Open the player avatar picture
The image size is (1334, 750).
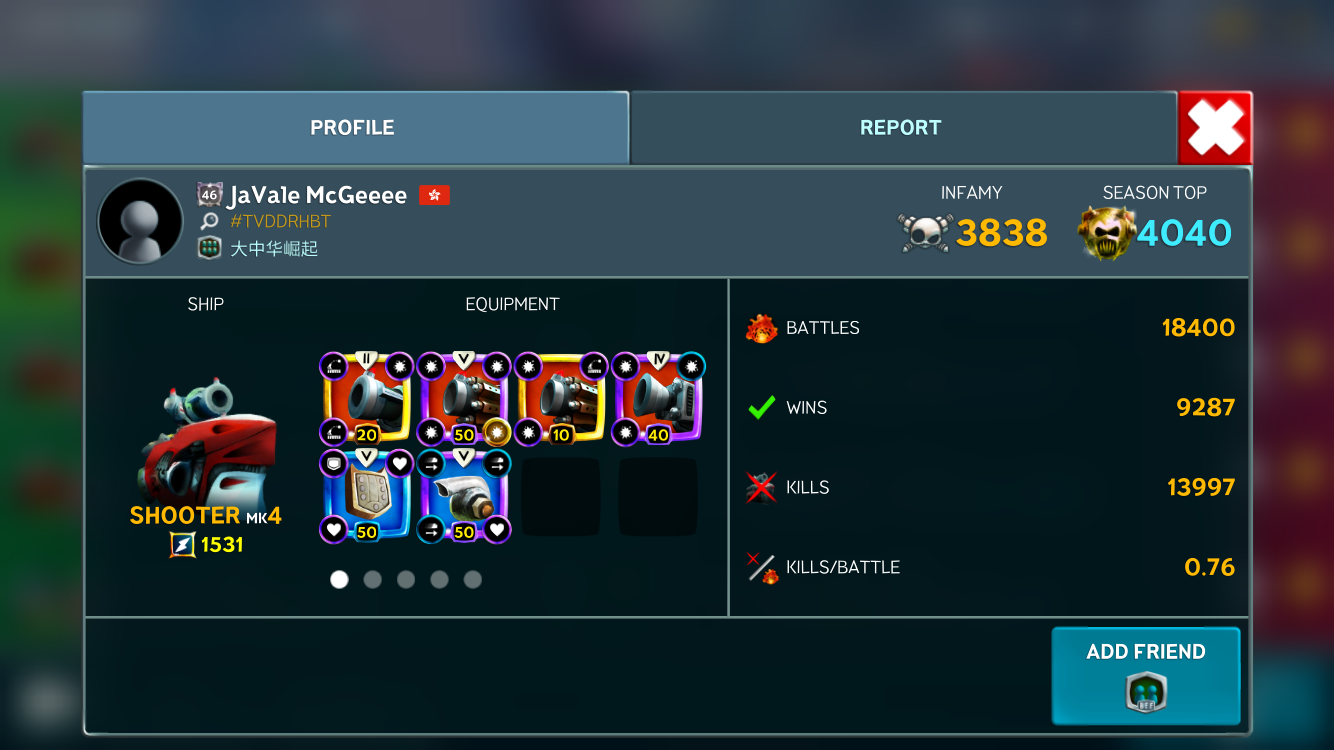[140, 222]
